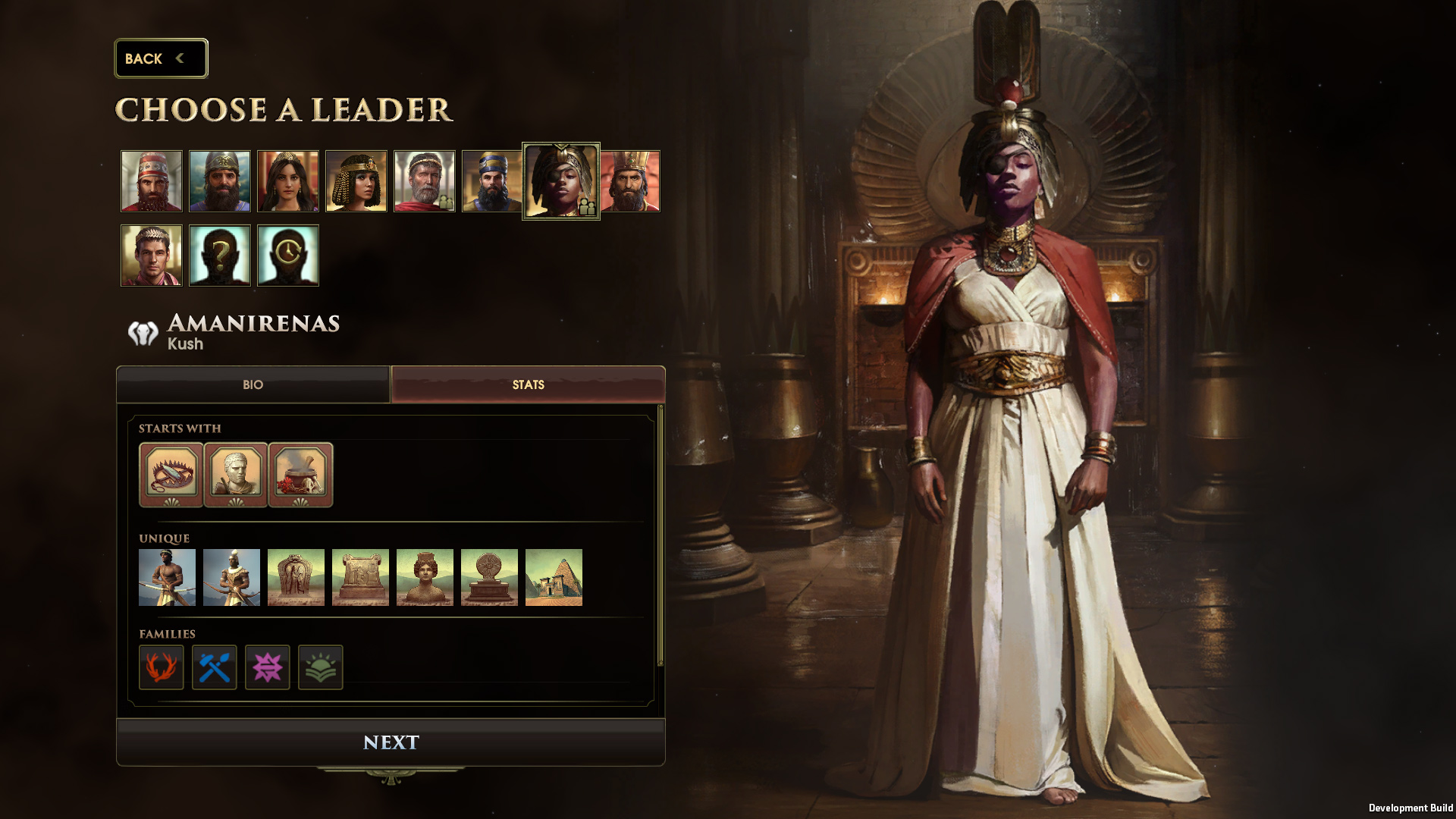1456x819 pixels.
Task: Show the green sunrise family
Action: [321, 667]
